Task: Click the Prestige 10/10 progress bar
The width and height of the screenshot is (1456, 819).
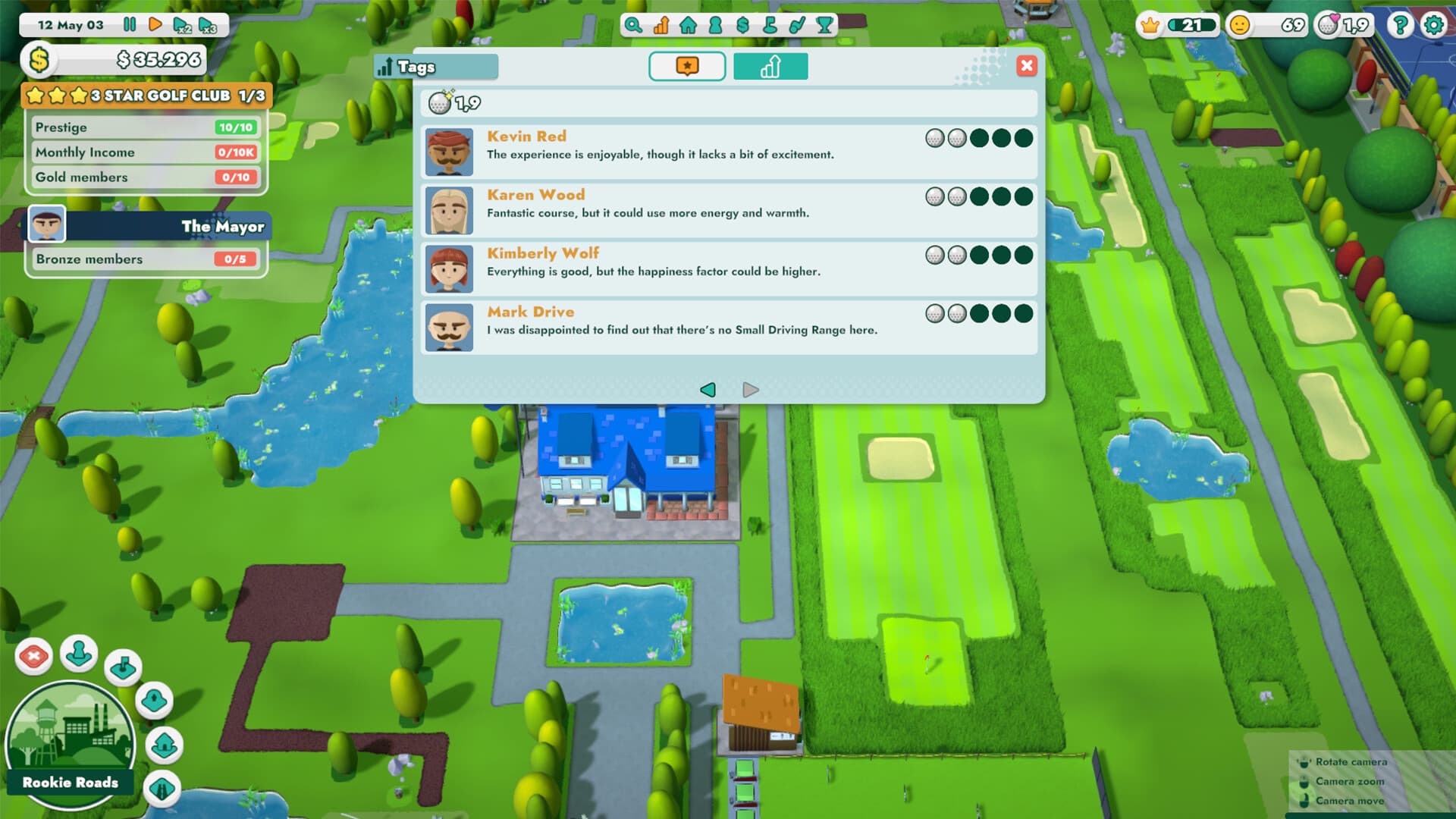Action: [x=146, y=127]
